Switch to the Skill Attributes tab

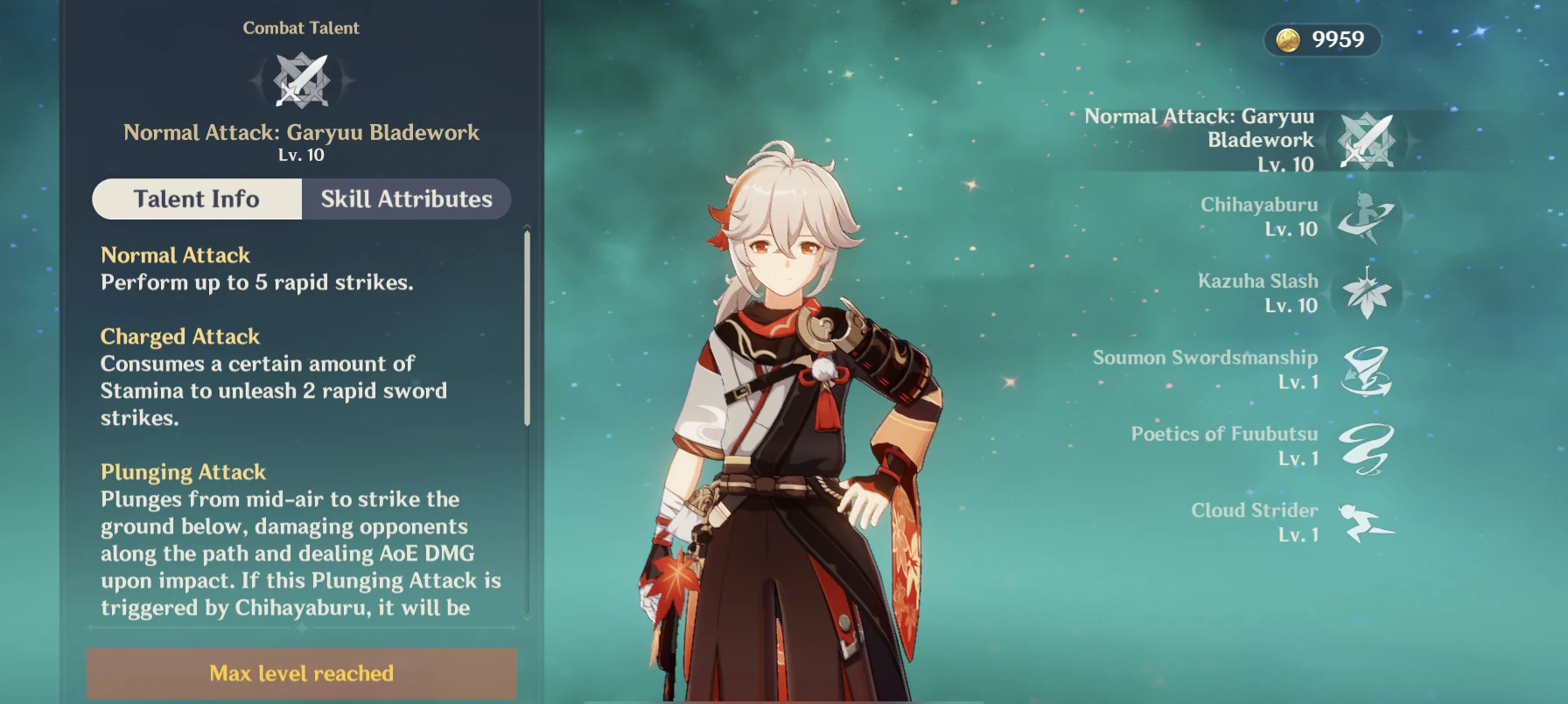pos(406,199)
